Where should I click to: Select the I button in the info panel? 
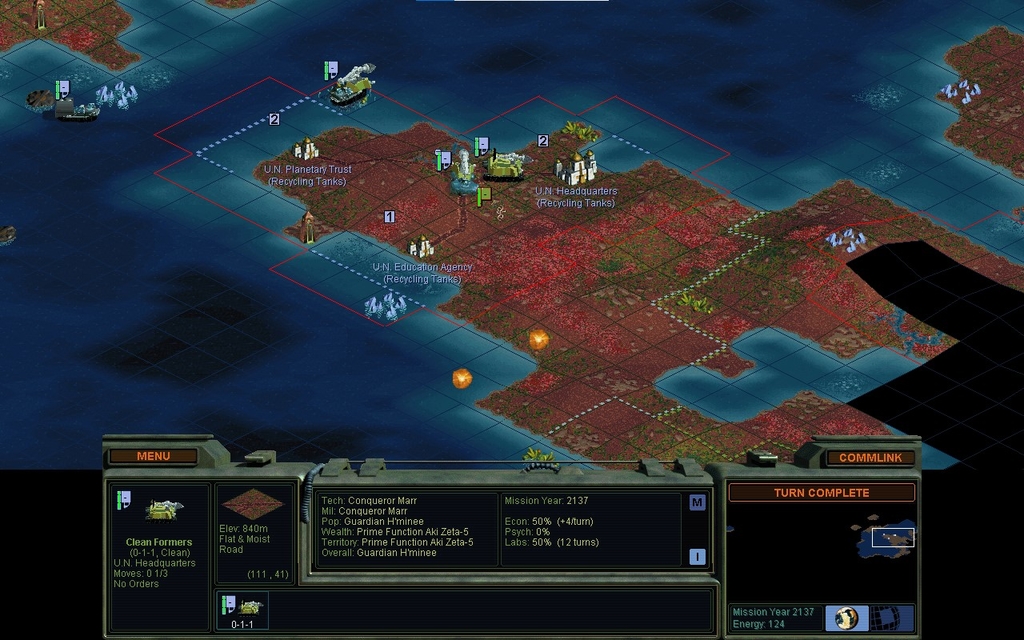(697, 557)
